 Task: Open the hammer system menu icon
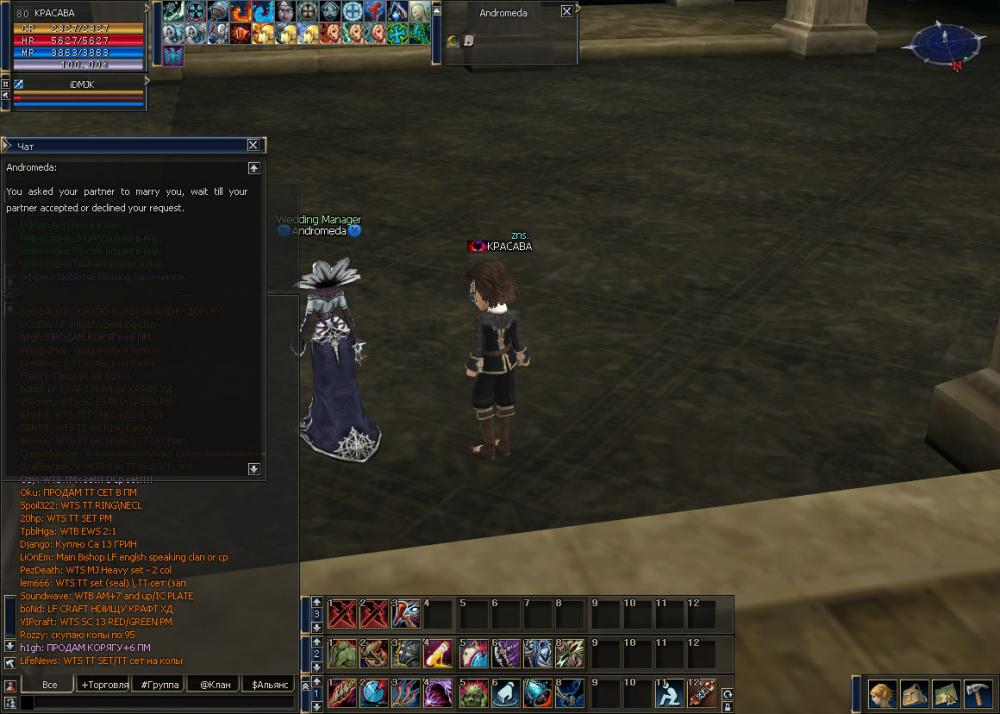tap(978, 693)
